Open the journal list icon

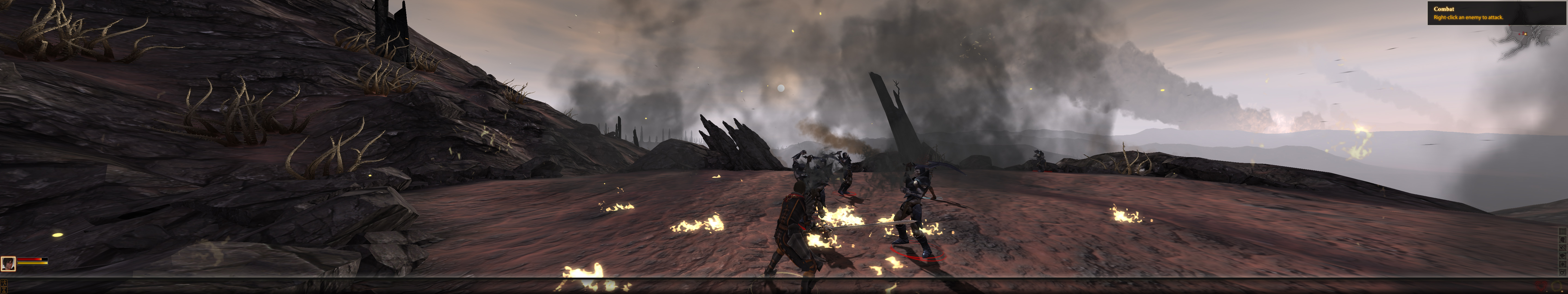pos(1563,231)
